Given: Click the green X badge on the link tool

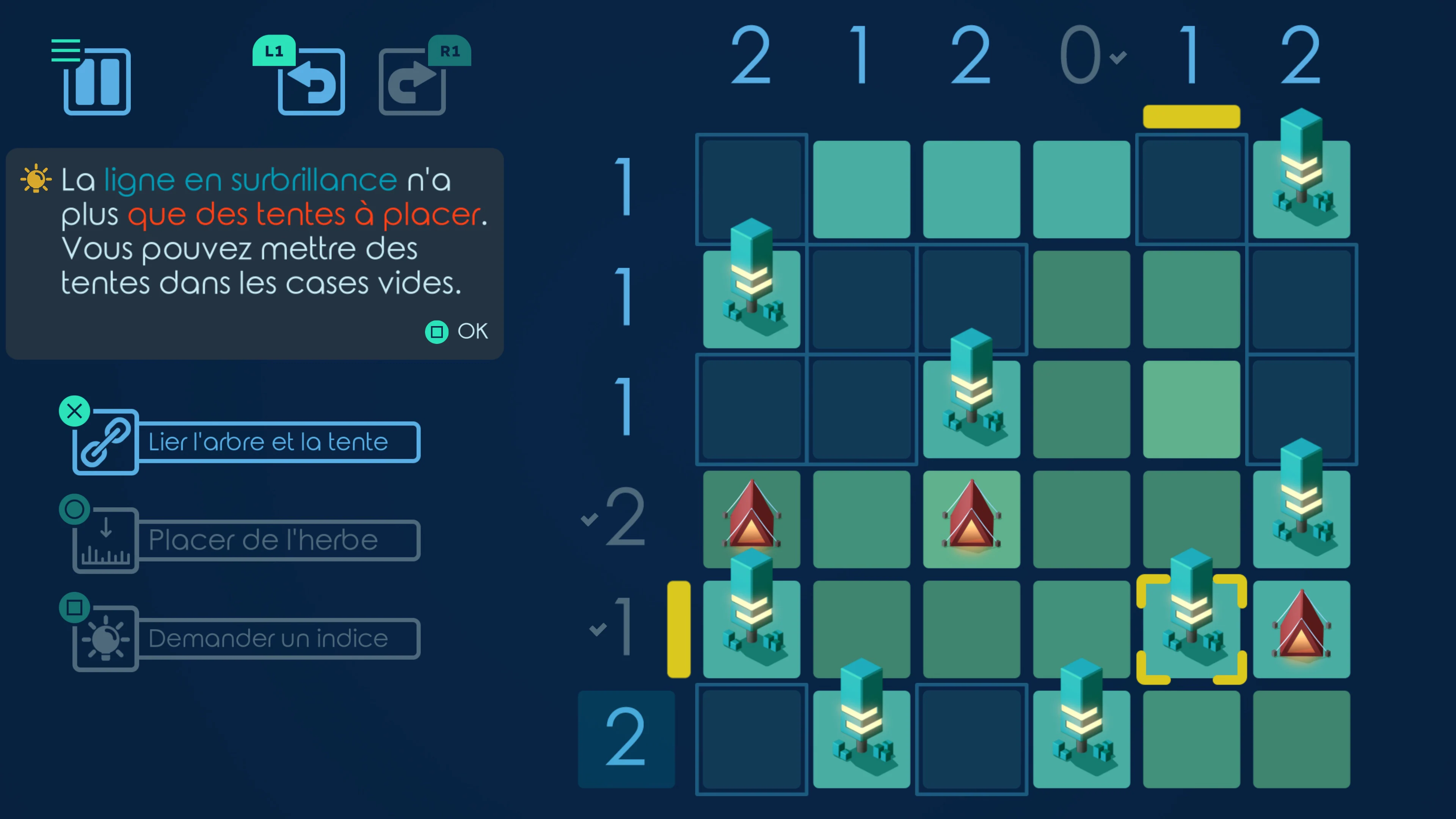Looking at the screenshot, I should [74, 411].
